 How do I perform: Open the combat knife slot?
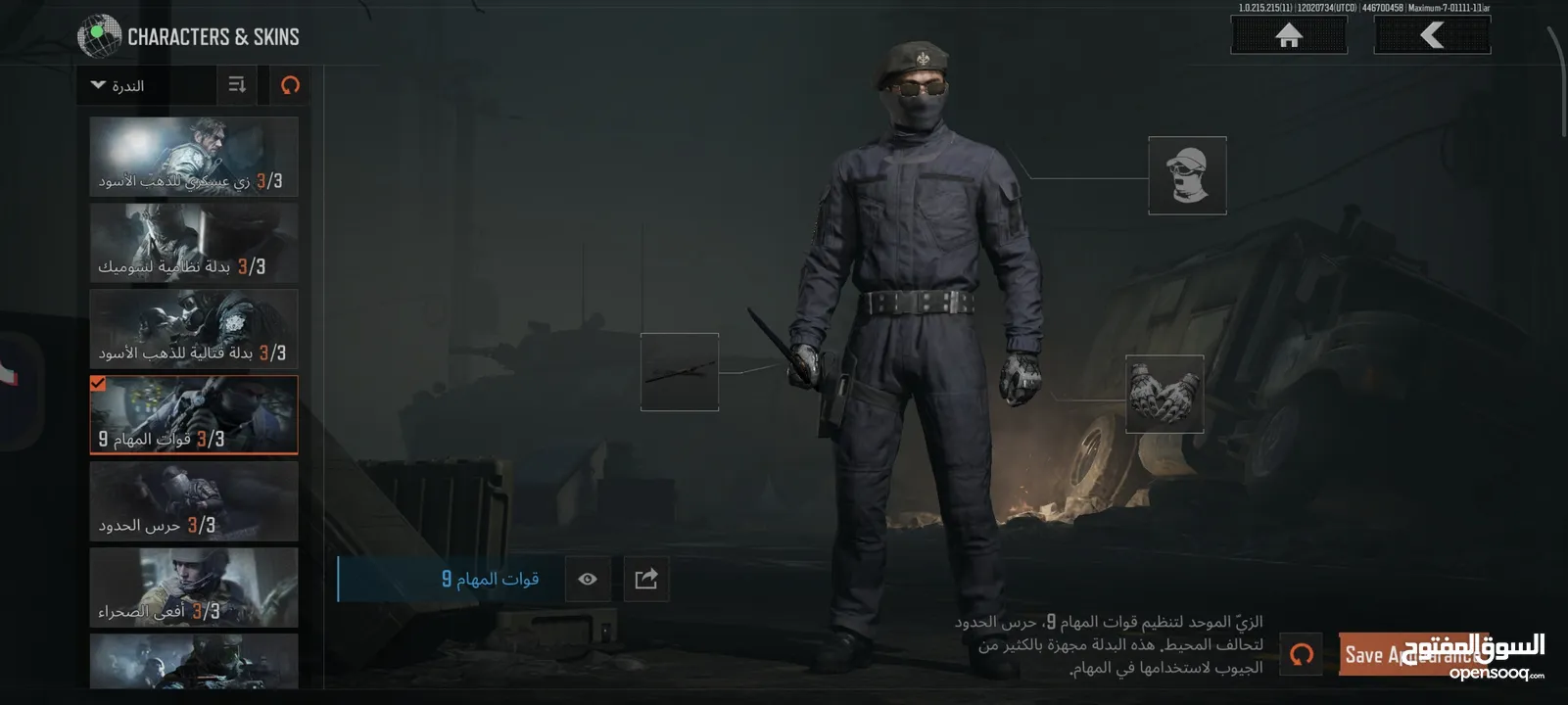680,372
